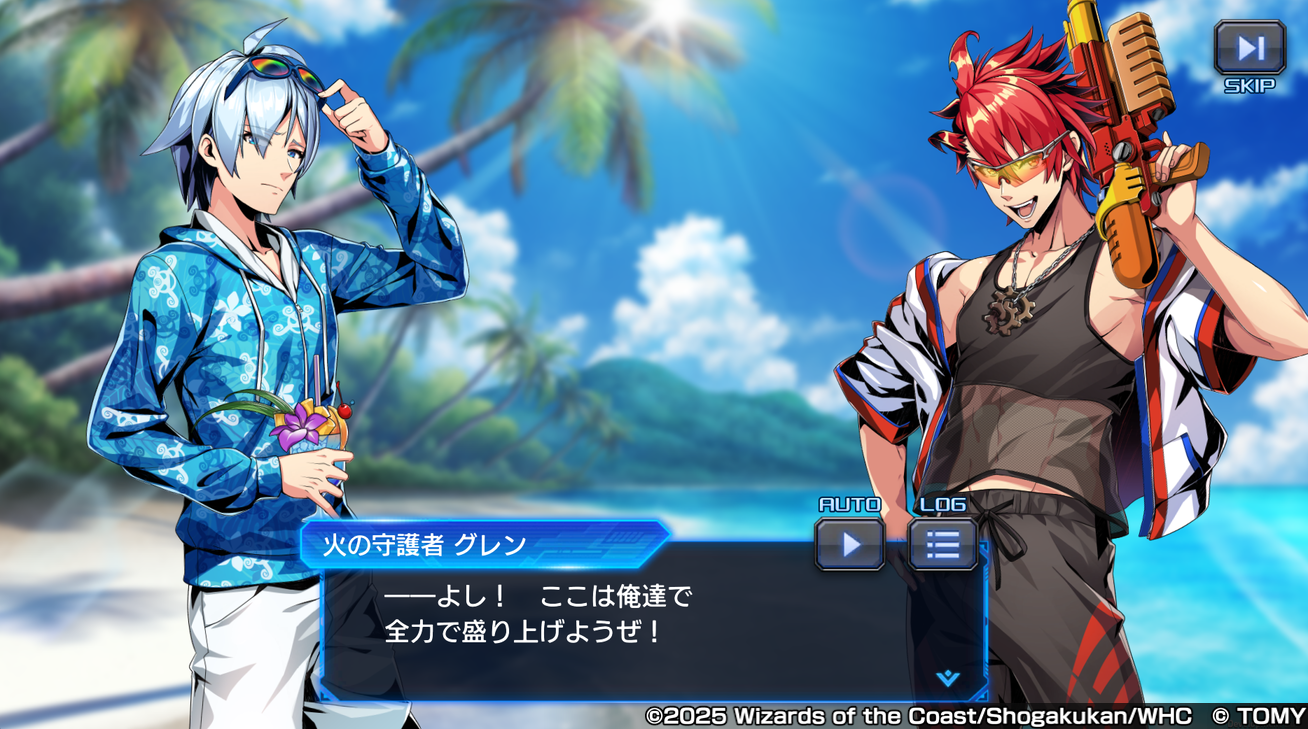This screenshot has width=1308, height=729.
Task: Open the dialogue LOG
Action: [x=942, y=544]
